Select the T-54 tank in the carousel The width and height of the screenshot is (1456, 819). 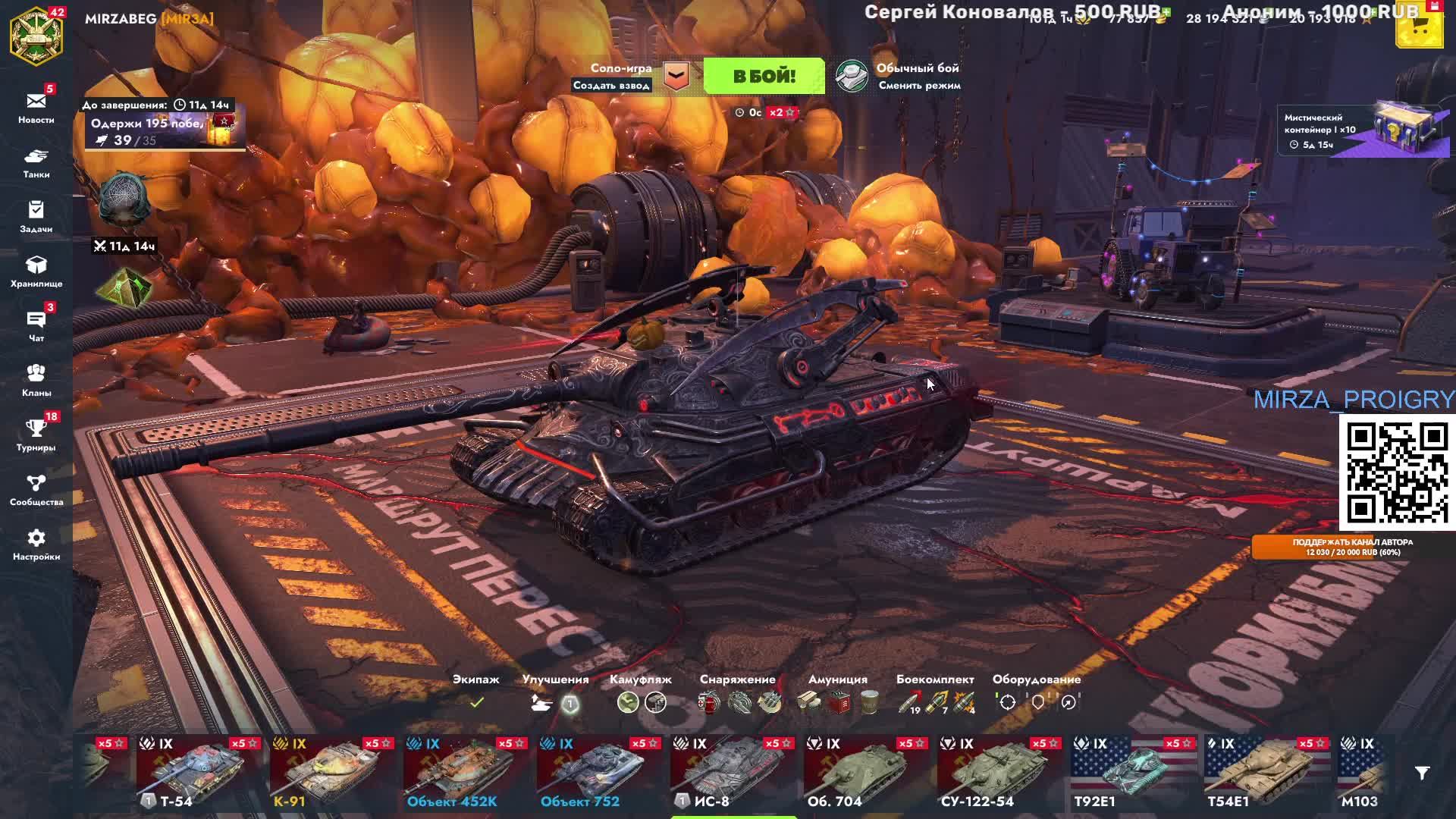pyautogui.click(x=197, y=772)
